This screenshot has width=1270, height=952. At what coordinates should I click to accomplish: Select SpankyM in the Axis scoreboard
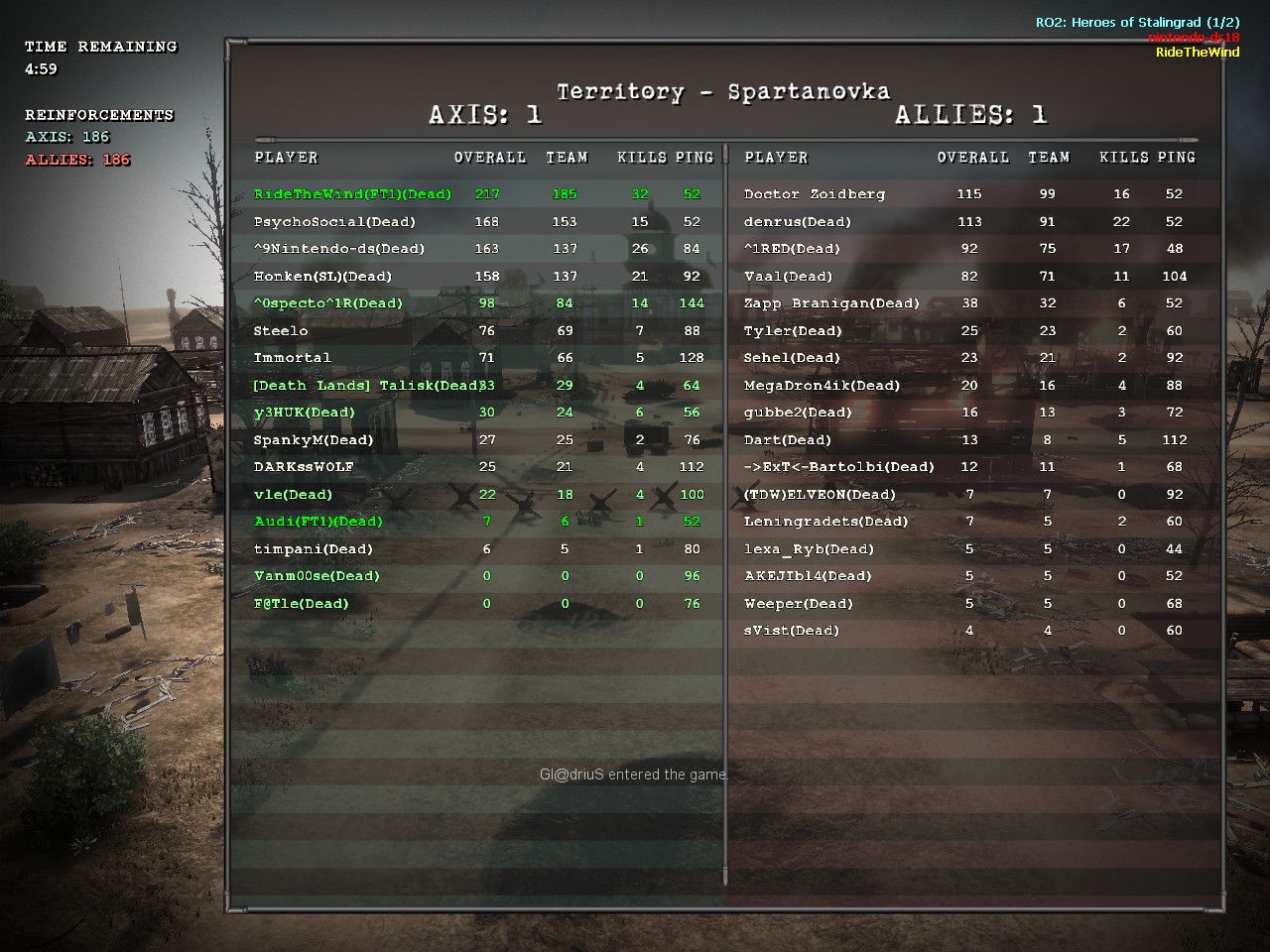point(314,440)
